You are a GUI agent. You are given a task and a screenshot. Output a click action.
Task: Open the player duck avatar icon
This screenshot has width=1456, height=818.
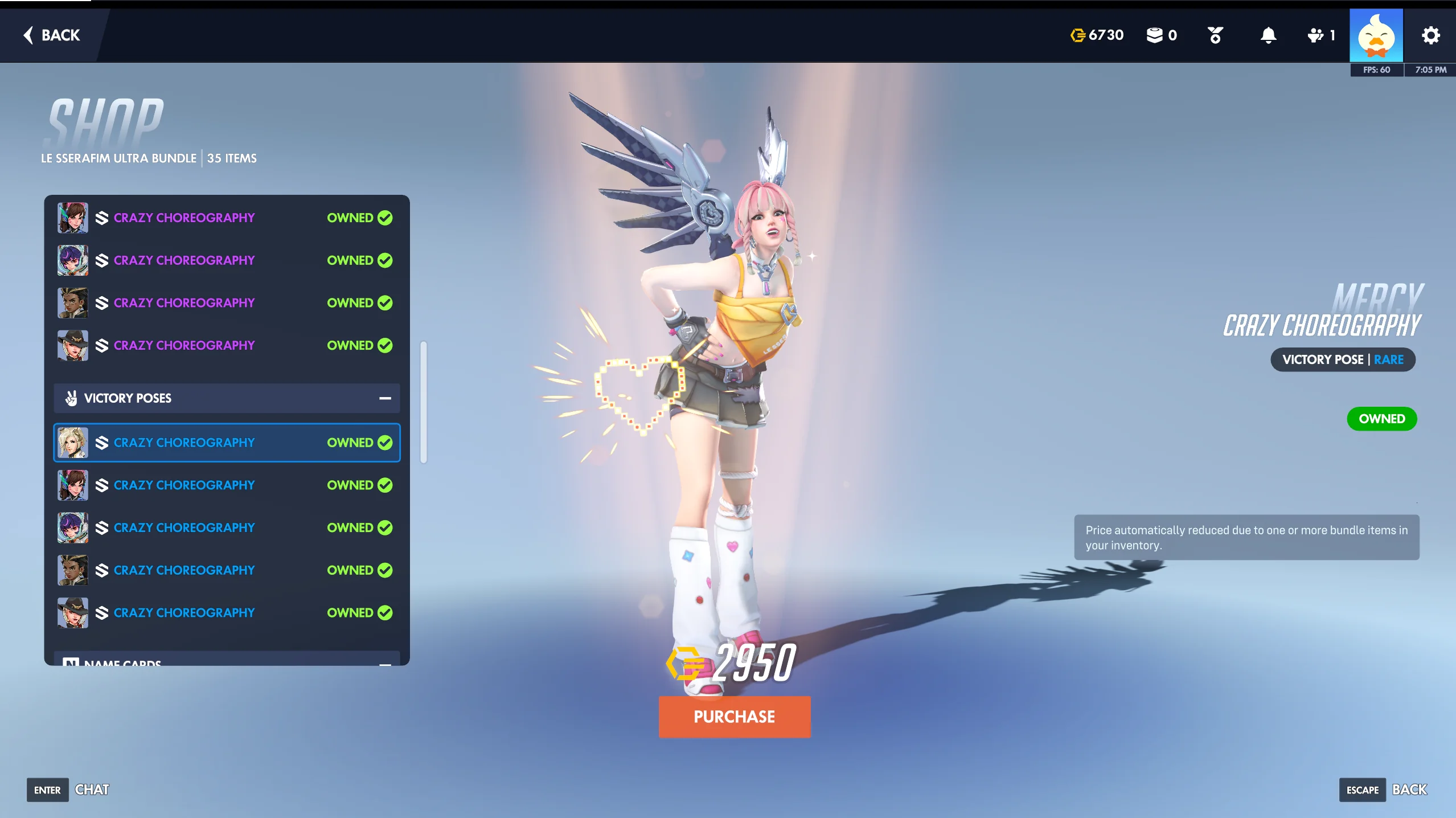[x=1376, y=35]
